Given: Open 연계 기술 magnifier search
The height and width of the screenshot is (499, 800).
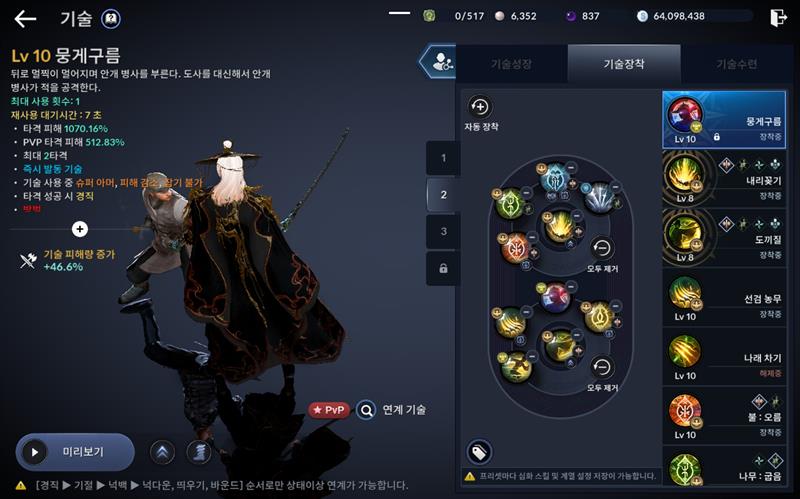Looking at the screenshot, I should 367,410.
